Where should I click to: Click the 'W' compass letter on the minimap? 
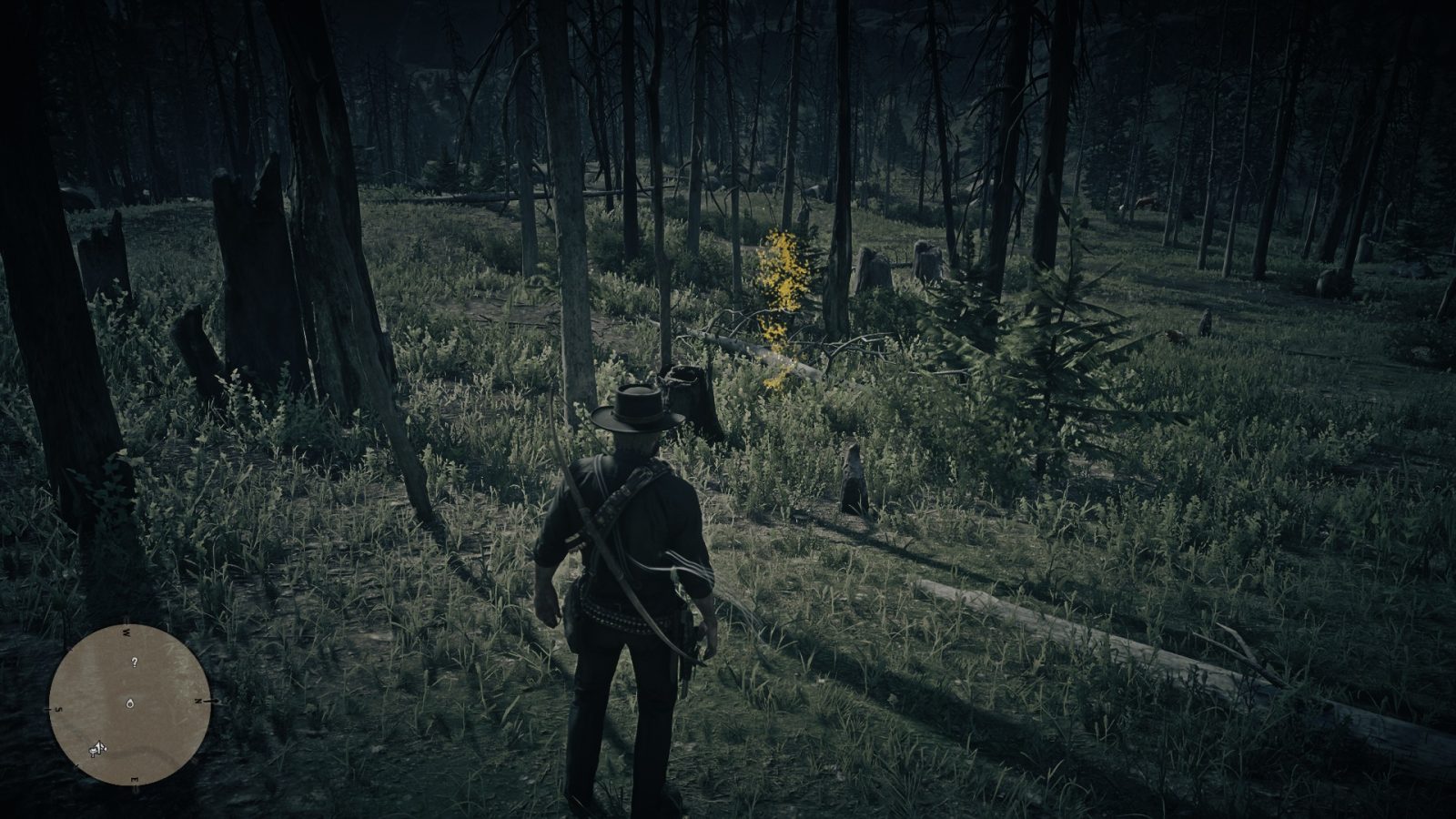point(126,632)
